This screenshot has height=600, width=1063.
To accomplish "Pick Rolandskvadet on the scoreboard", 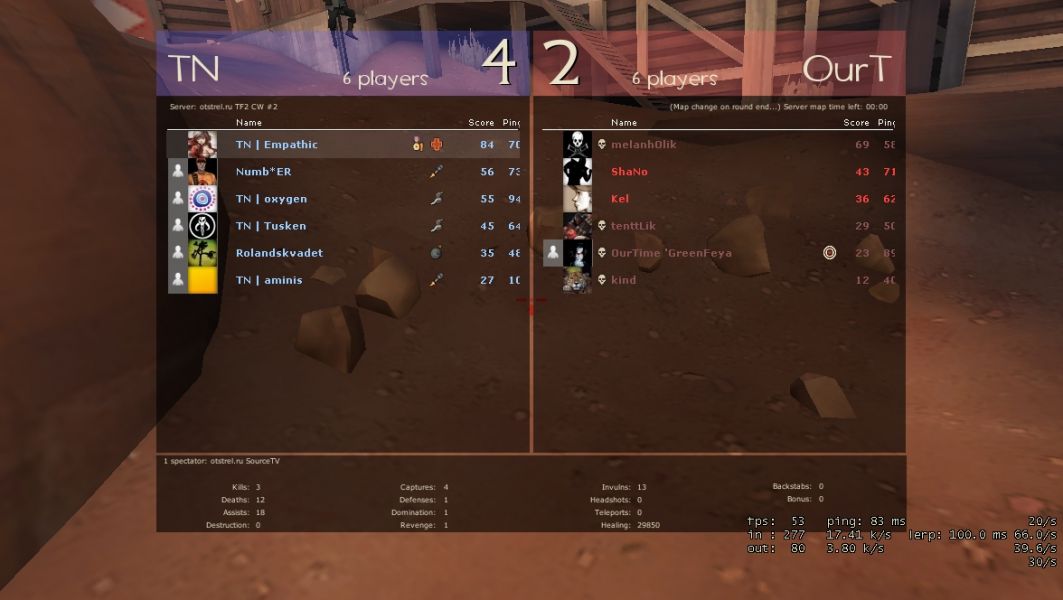I will 279,253.
